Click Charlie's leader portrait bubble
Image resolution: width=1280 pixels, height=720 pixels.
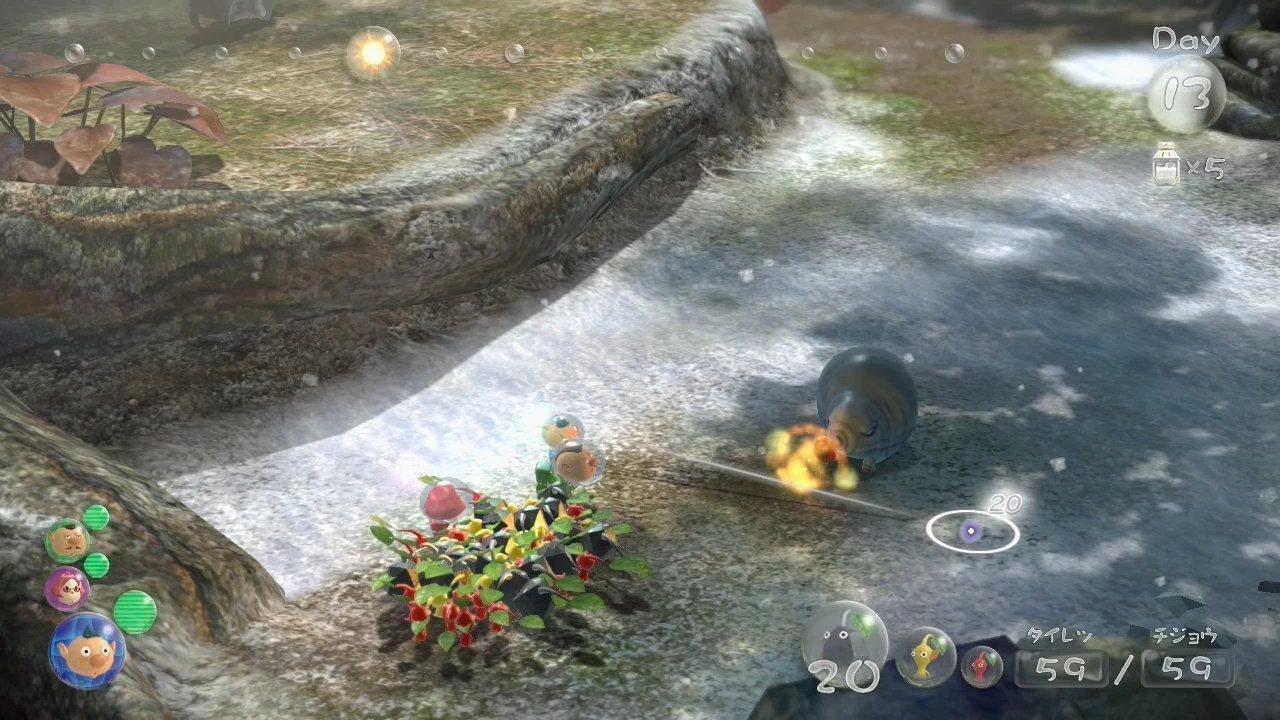(x=67, y=539)
